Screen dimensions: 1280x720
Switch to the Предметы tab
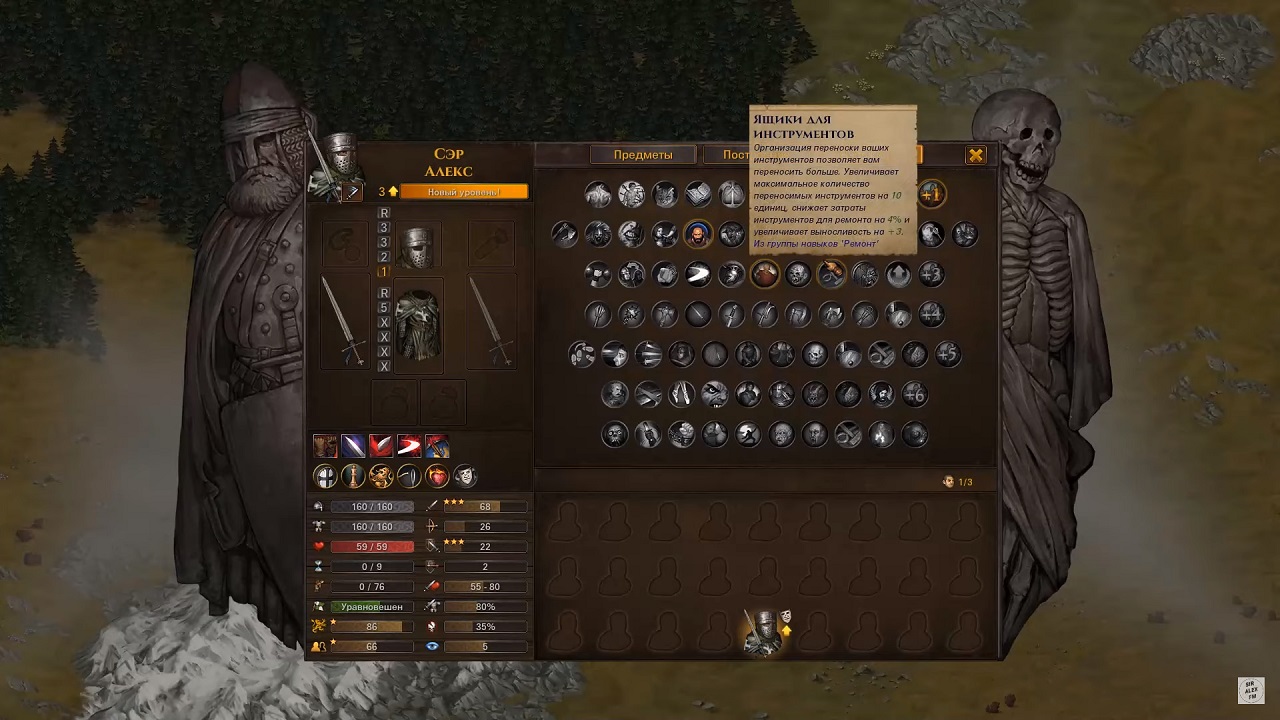point(642,155)
